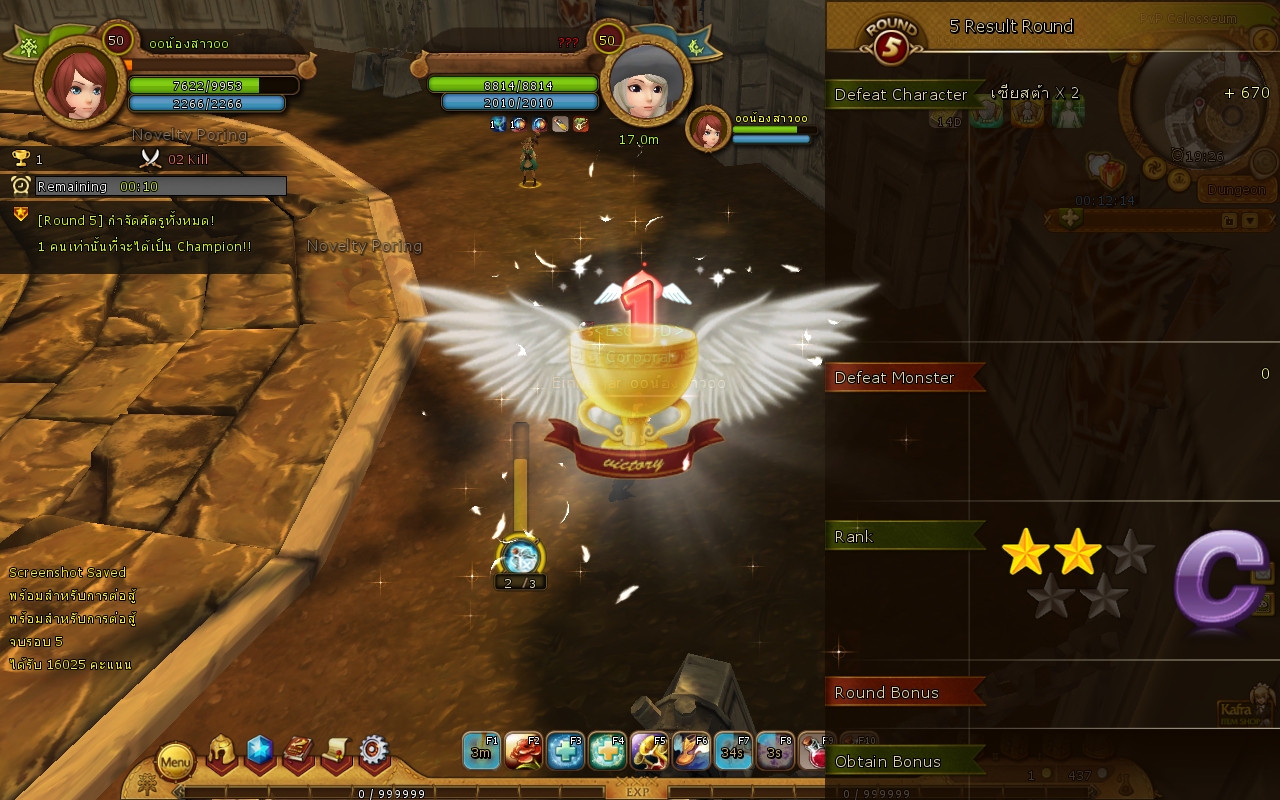
Task: Use the F1 skill with 3m cooldown
Action: [x=481, y=750]
